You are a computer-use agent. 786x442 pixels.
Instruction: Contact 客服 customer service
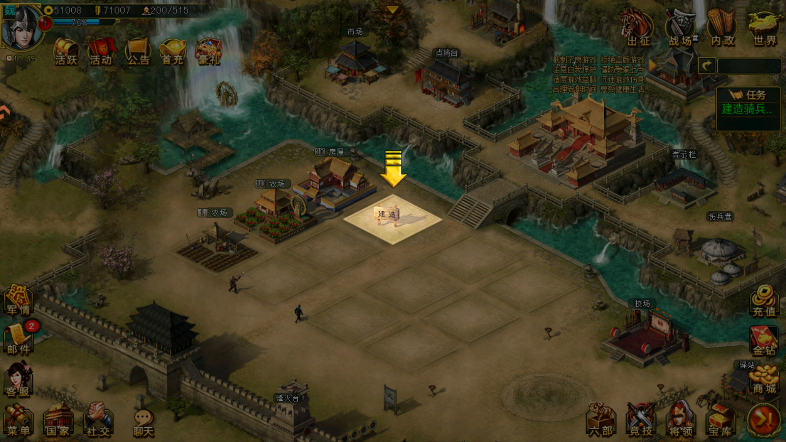click(x=17, y=380)
